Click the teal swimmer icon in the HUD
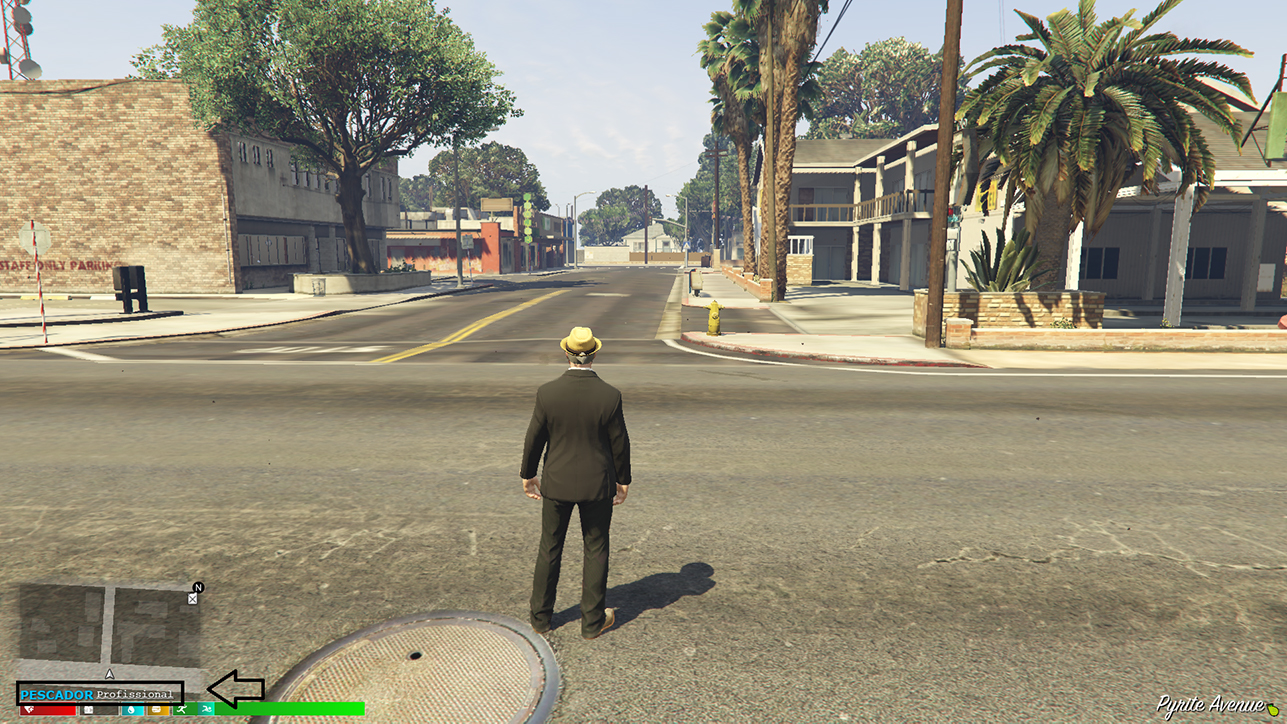Viewport: 1287px width, 724px height. click(206, 710)
